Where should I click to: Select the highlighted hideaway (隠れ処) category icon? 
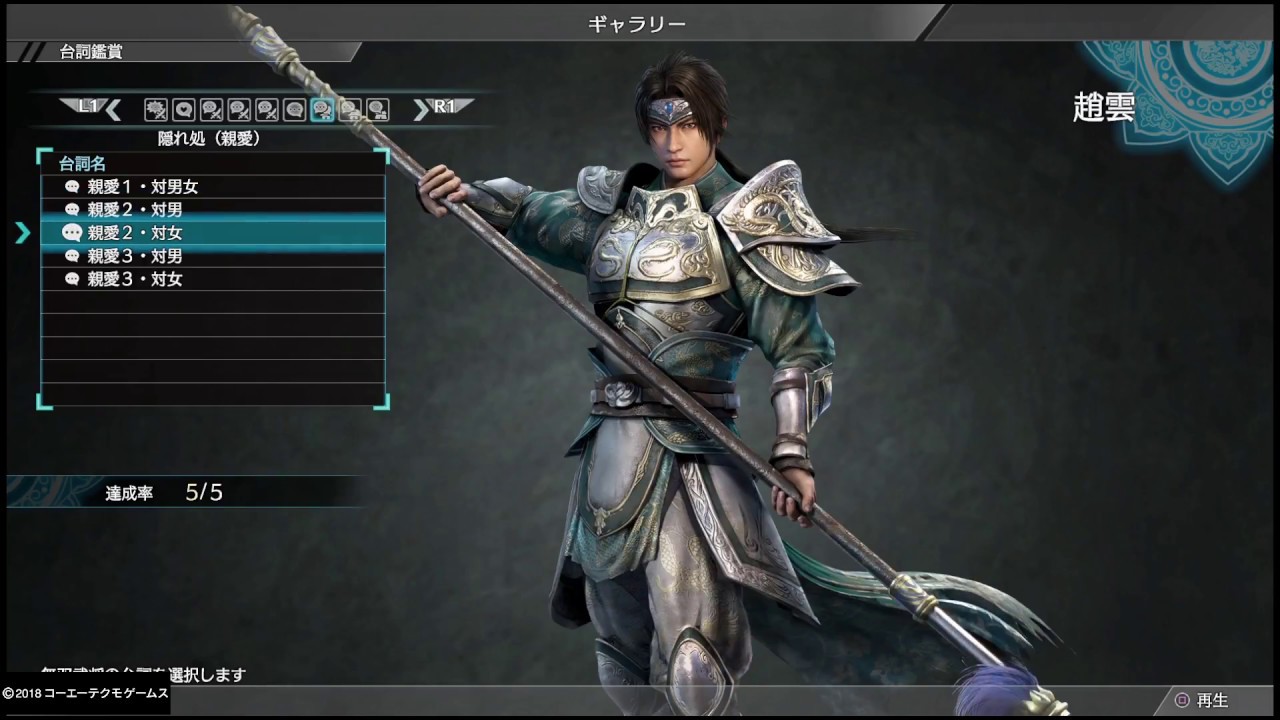click(322, 110)
